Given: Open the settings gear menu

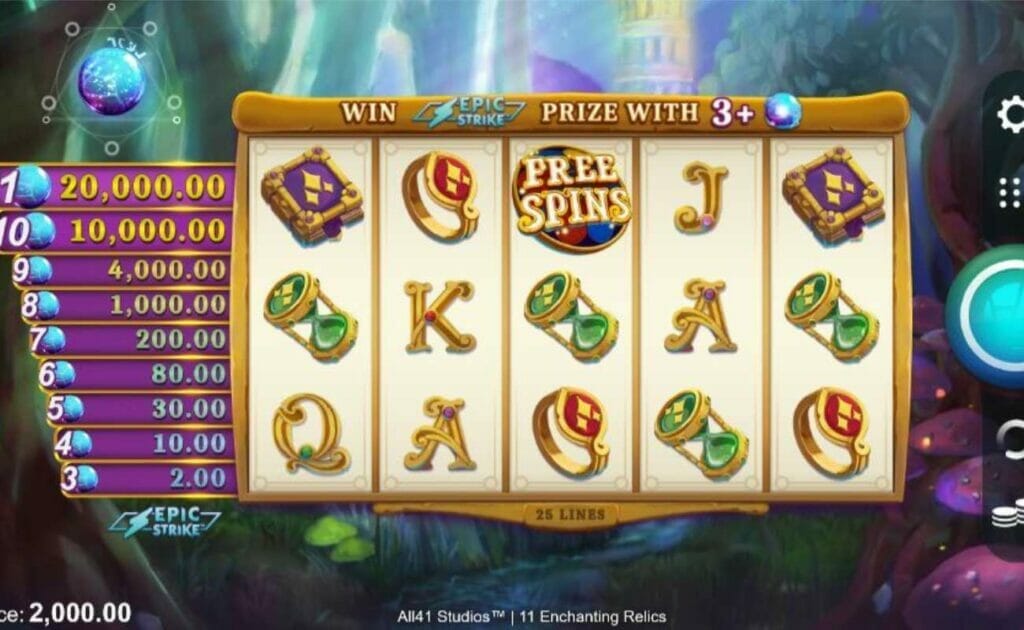Looking at the screenshot, I should [x=1010, y=115].
